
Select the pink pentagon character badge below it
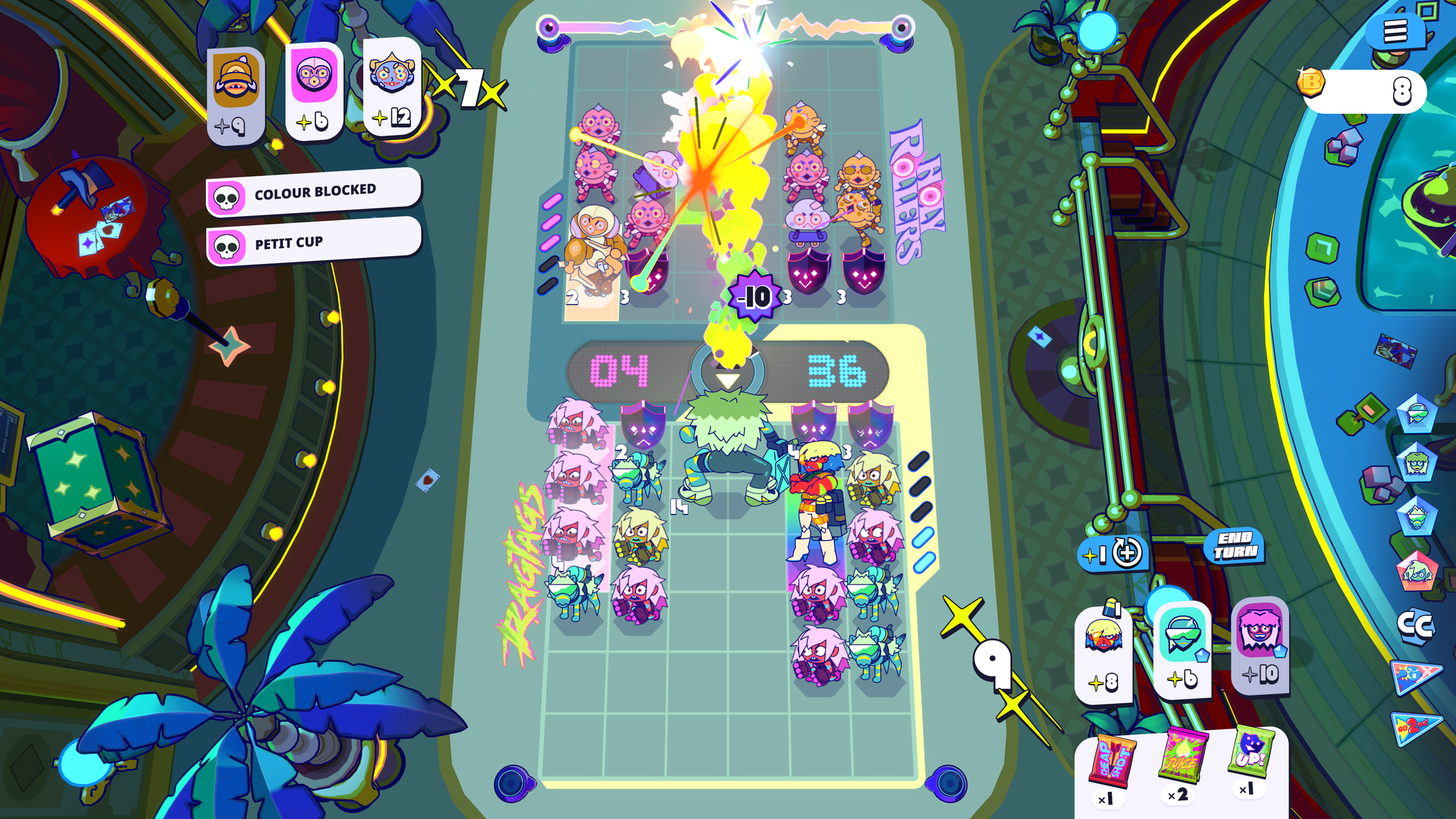[x=1417, y=570]
